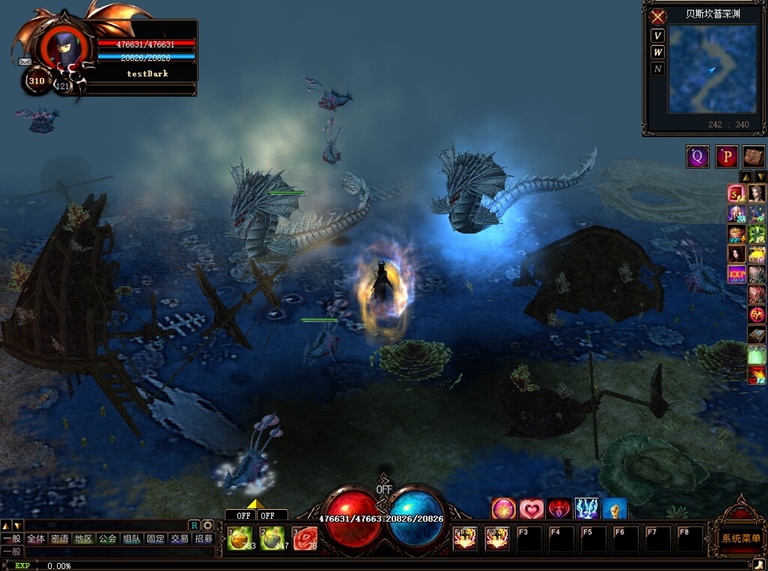Activate the pink heart buff icon

pyautogui.click(x=531, y=509)
